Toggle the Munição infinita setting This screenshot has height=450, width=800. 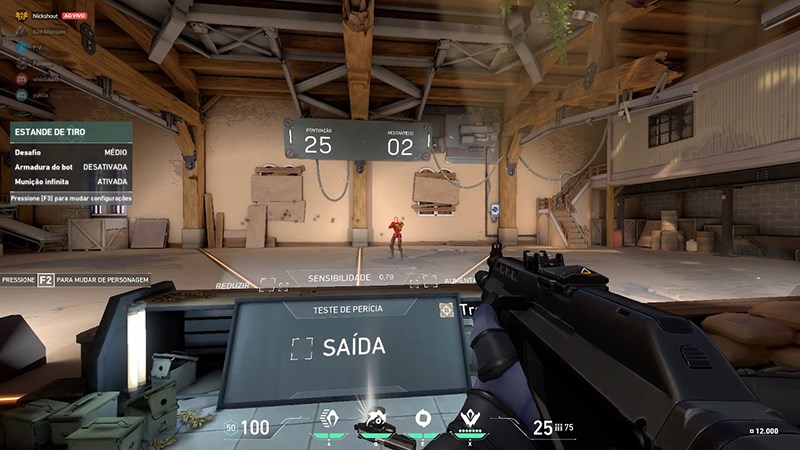coord(70,182)
